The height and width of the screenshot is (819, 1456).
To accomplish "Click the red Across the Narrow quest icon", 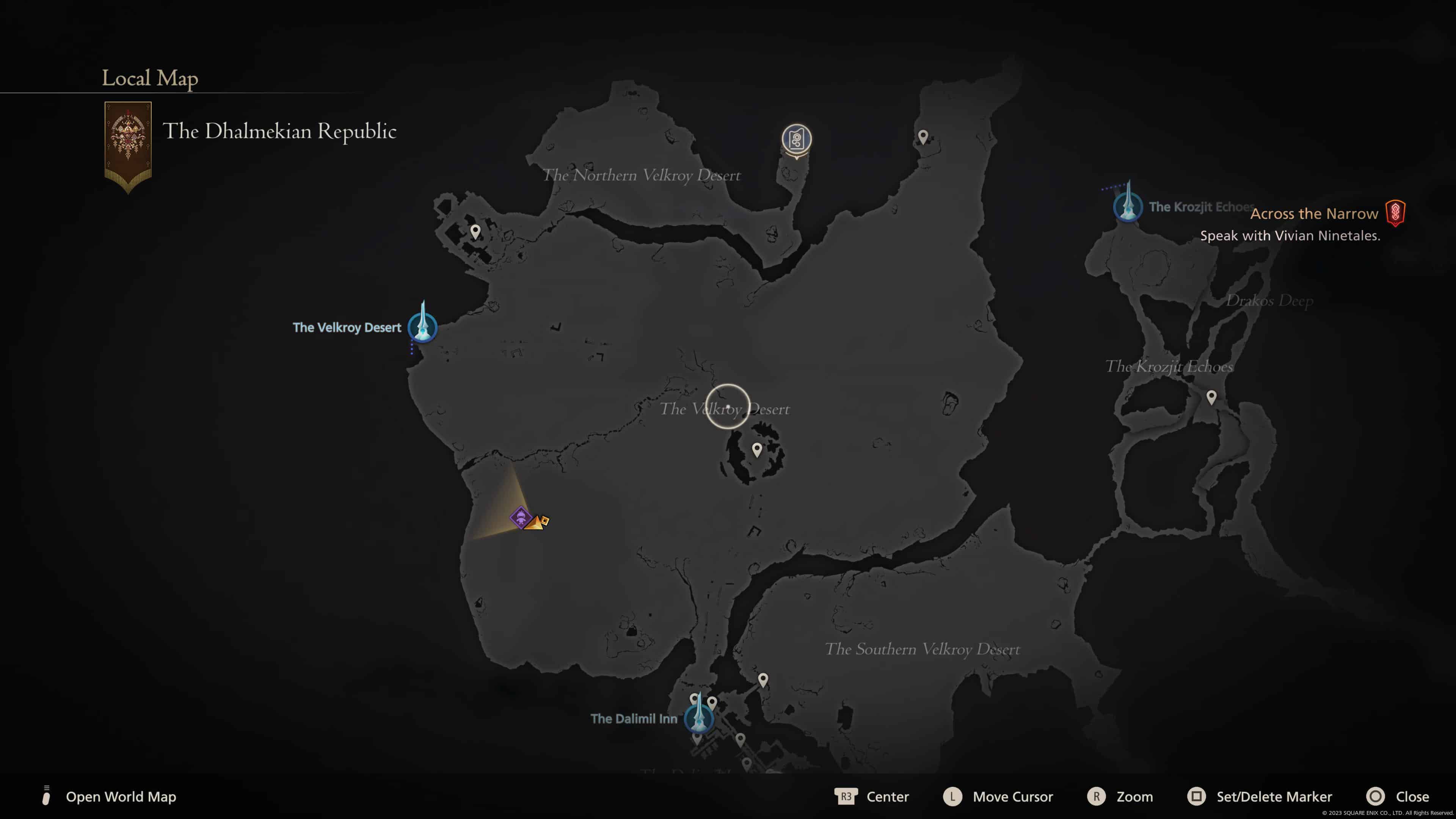I will tap(1395, 213).
